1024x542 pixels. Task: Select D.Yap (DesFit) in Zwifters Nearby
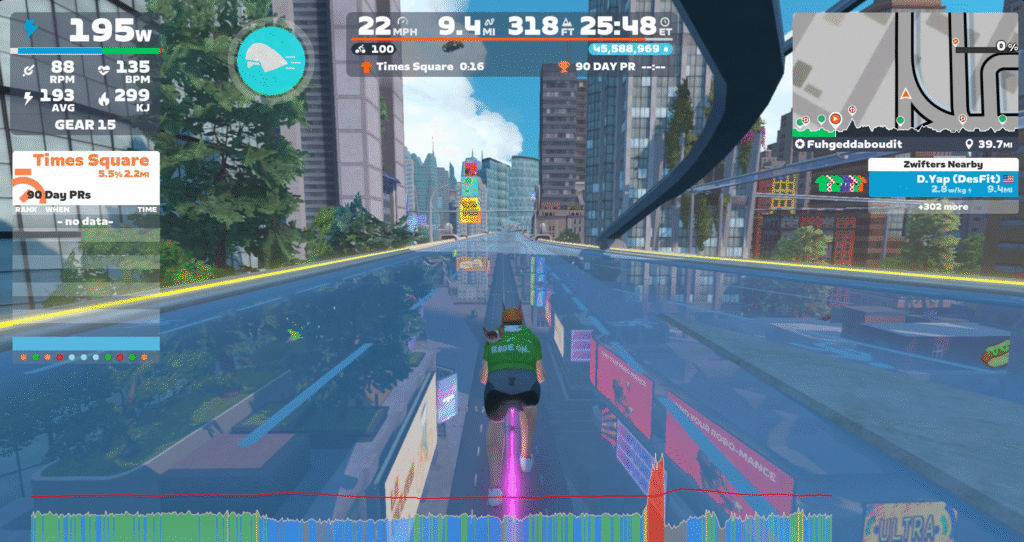943,183
